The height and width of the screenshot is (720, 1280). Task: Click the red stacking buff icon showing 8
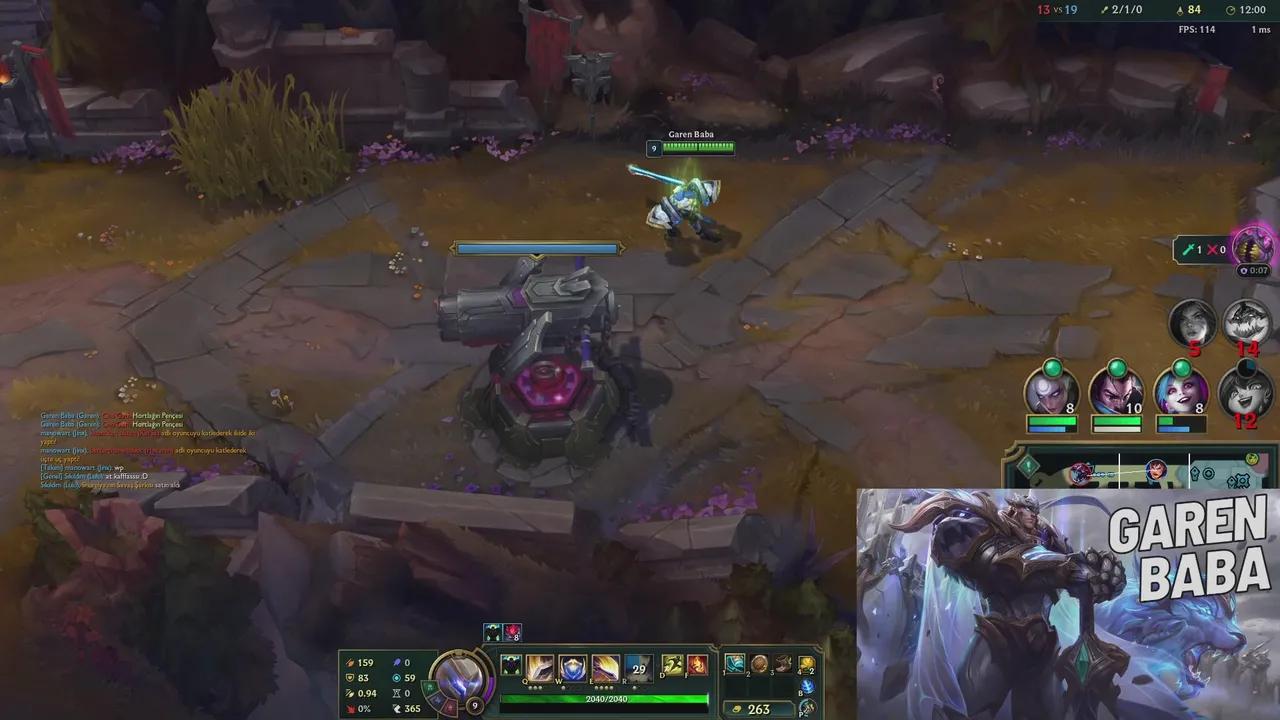point(512,631)
